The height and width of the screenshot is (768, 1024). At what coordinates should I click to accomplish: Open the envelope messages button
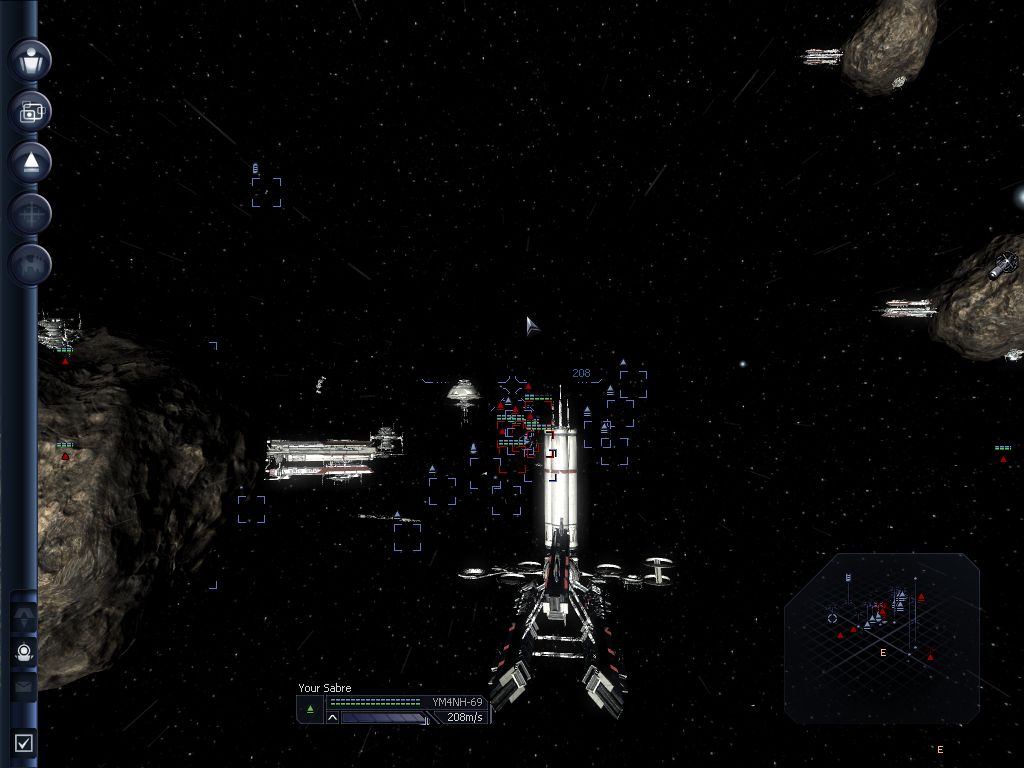click(24, 686)
